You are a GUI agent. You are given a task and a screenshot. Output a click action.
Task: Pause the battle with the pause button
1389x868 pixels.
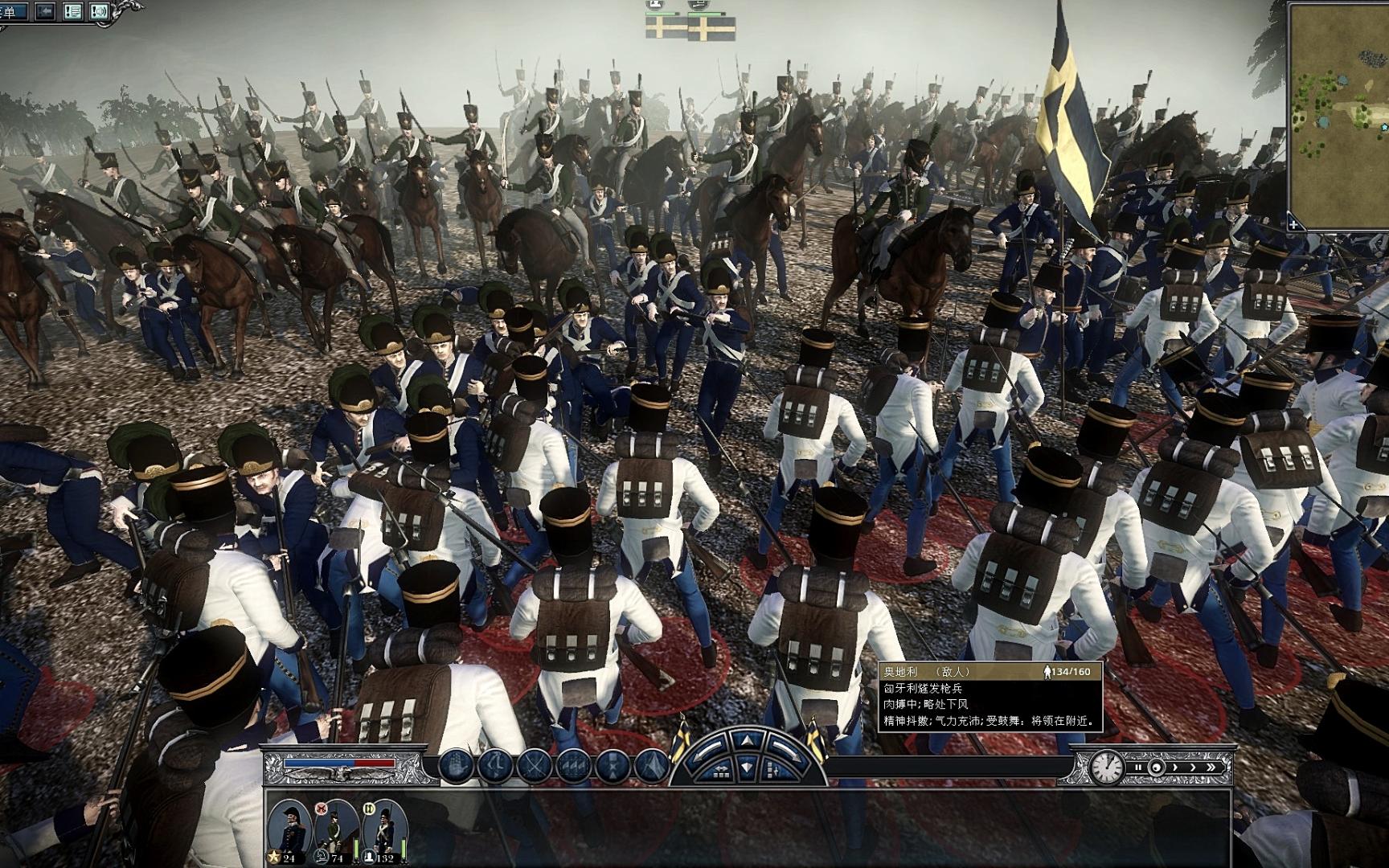[x=1138, y=768]
